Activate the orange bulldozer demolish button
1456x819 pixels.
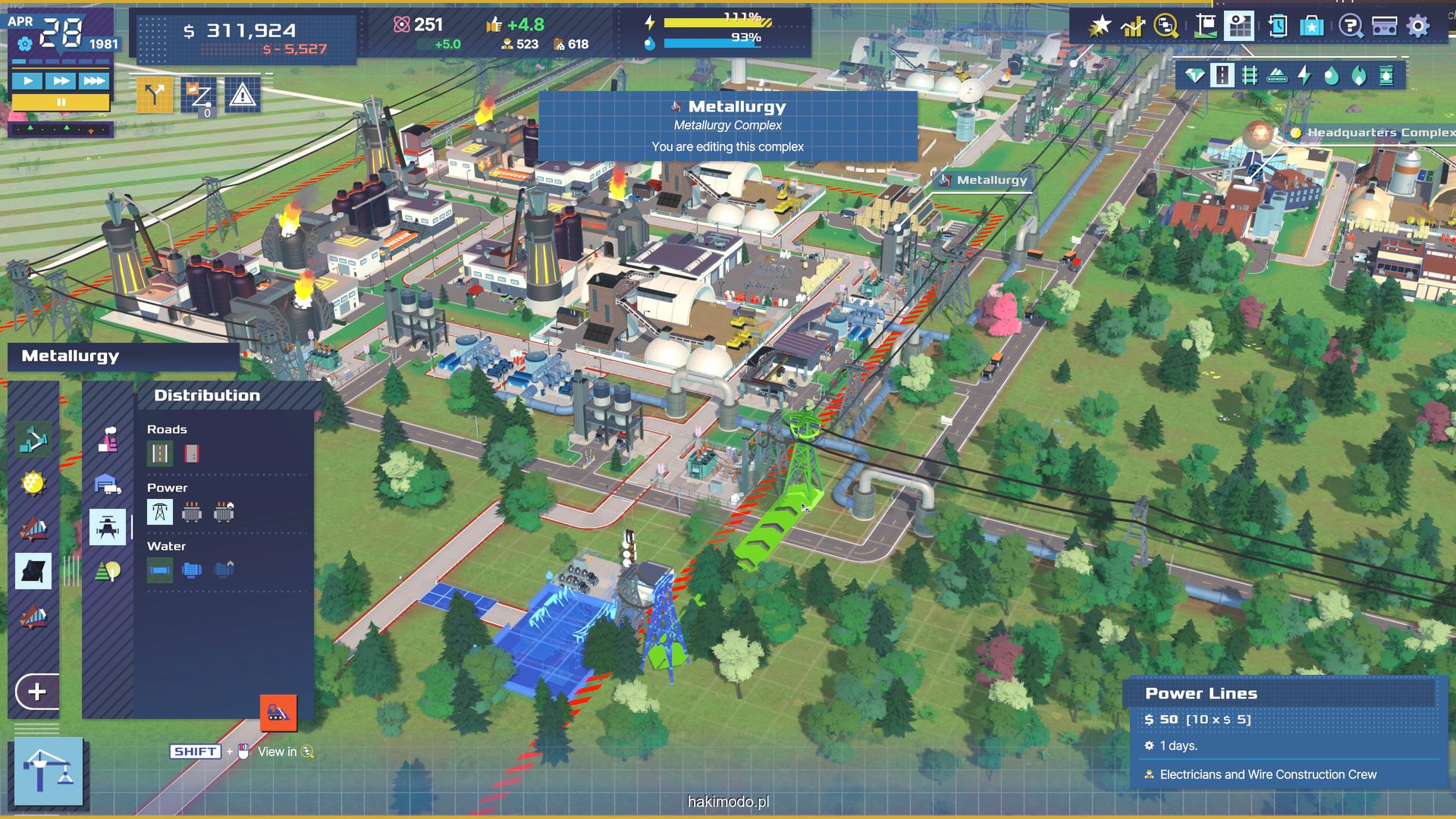(278, 713)
